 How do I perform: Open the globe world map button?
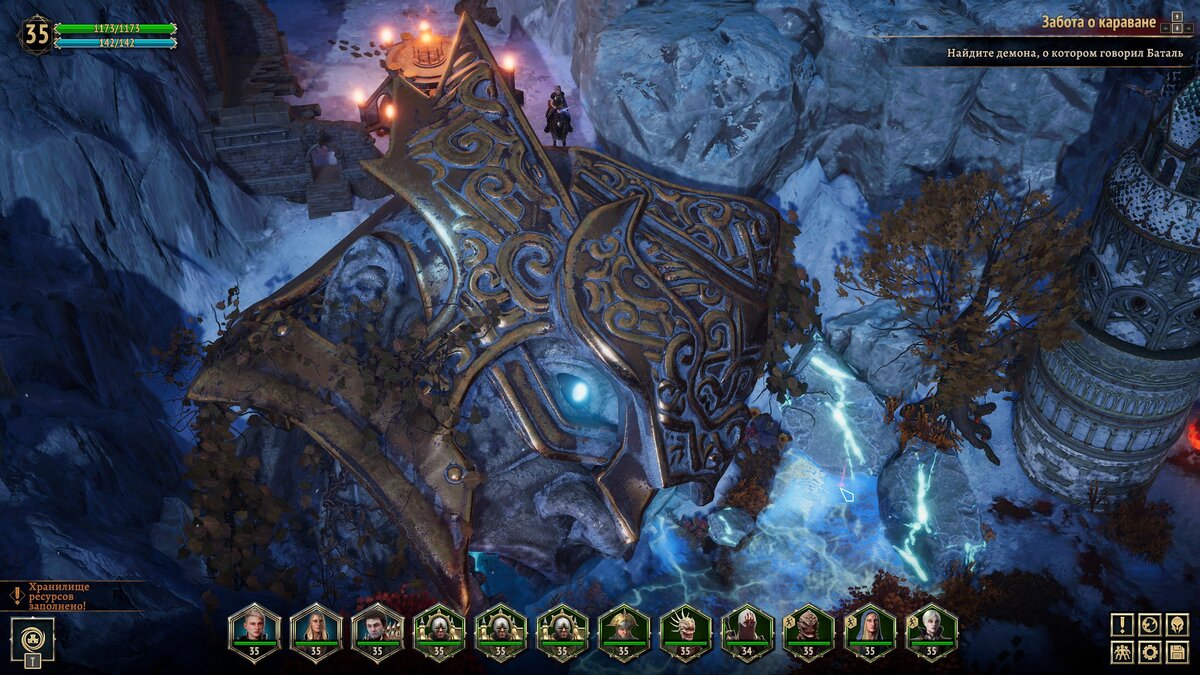(x=1150, y=625)
